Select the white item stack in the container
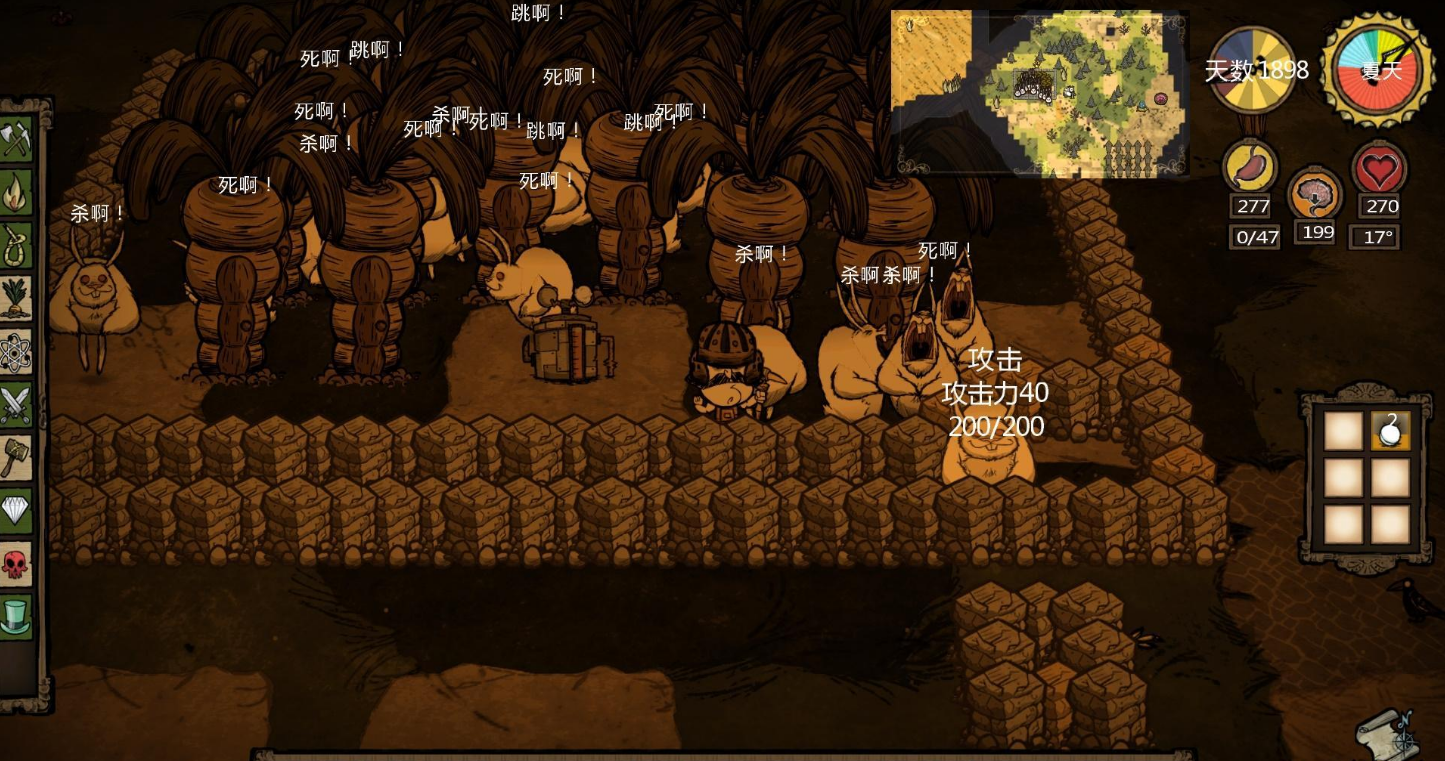 [x=1390, y=431]
